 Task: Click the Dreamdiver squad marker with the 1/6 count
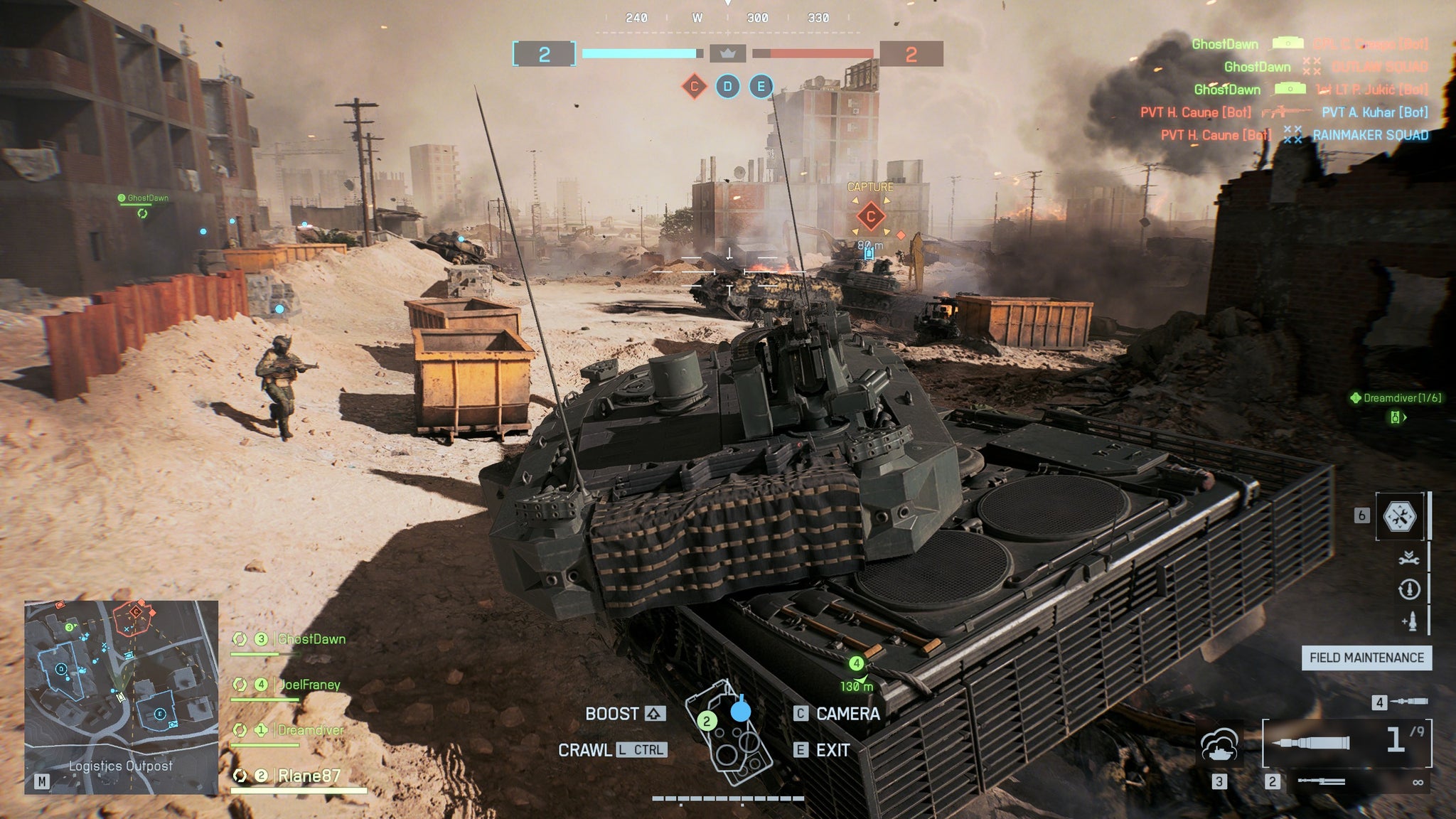point(1396,398)
